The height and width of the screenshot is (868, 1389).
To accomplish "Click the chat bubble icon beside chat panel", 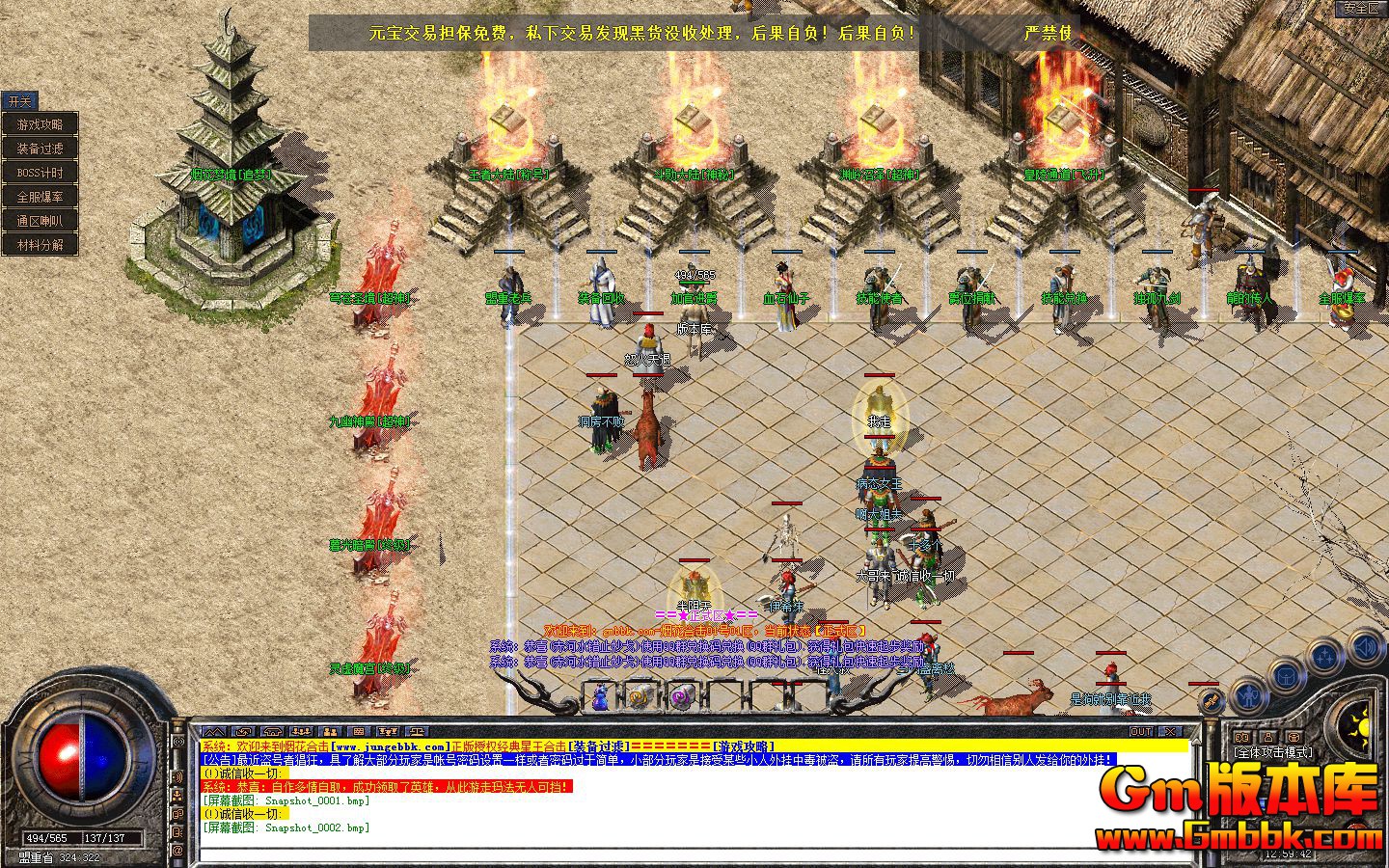I will [x=178, y=813].
